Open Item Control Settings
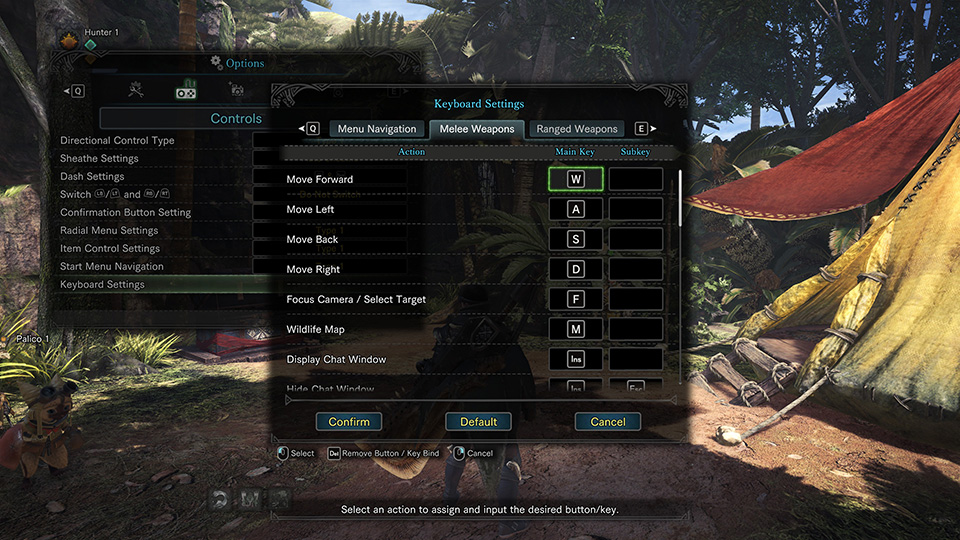The width and height of the screenshot is (960, 540). point(110,249)
